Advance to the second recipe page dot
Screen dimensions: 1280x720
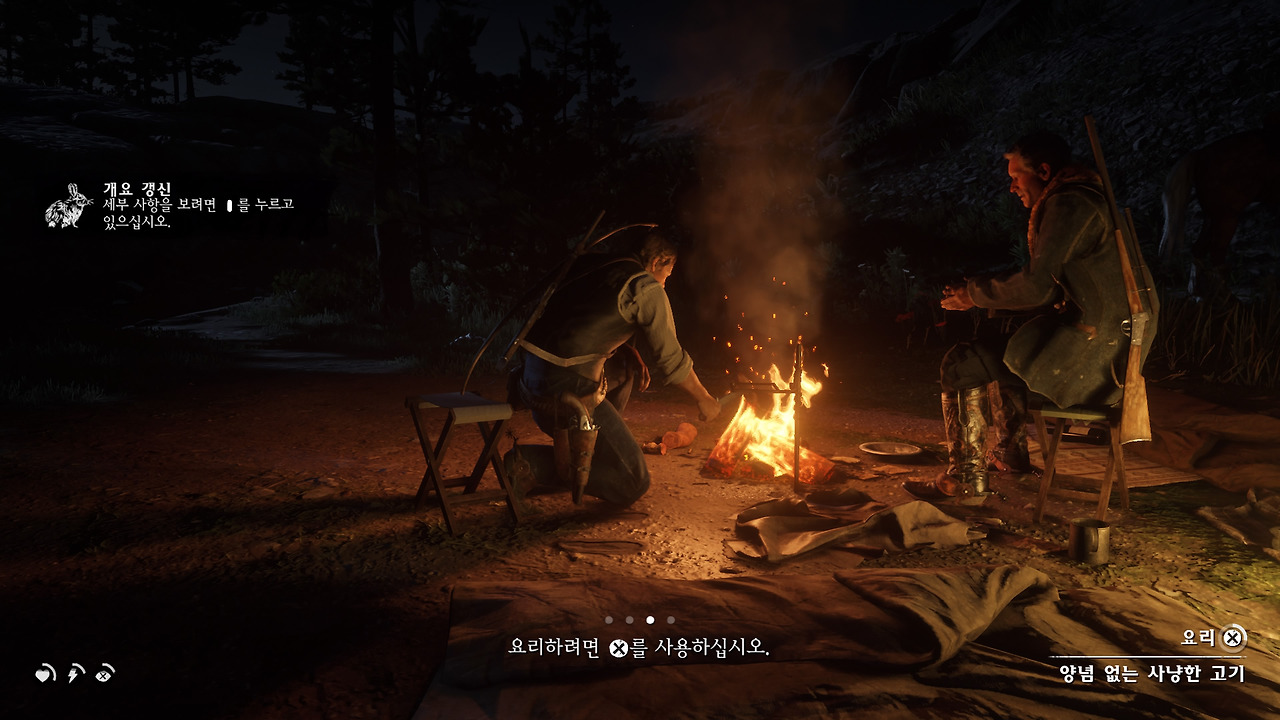629,620
